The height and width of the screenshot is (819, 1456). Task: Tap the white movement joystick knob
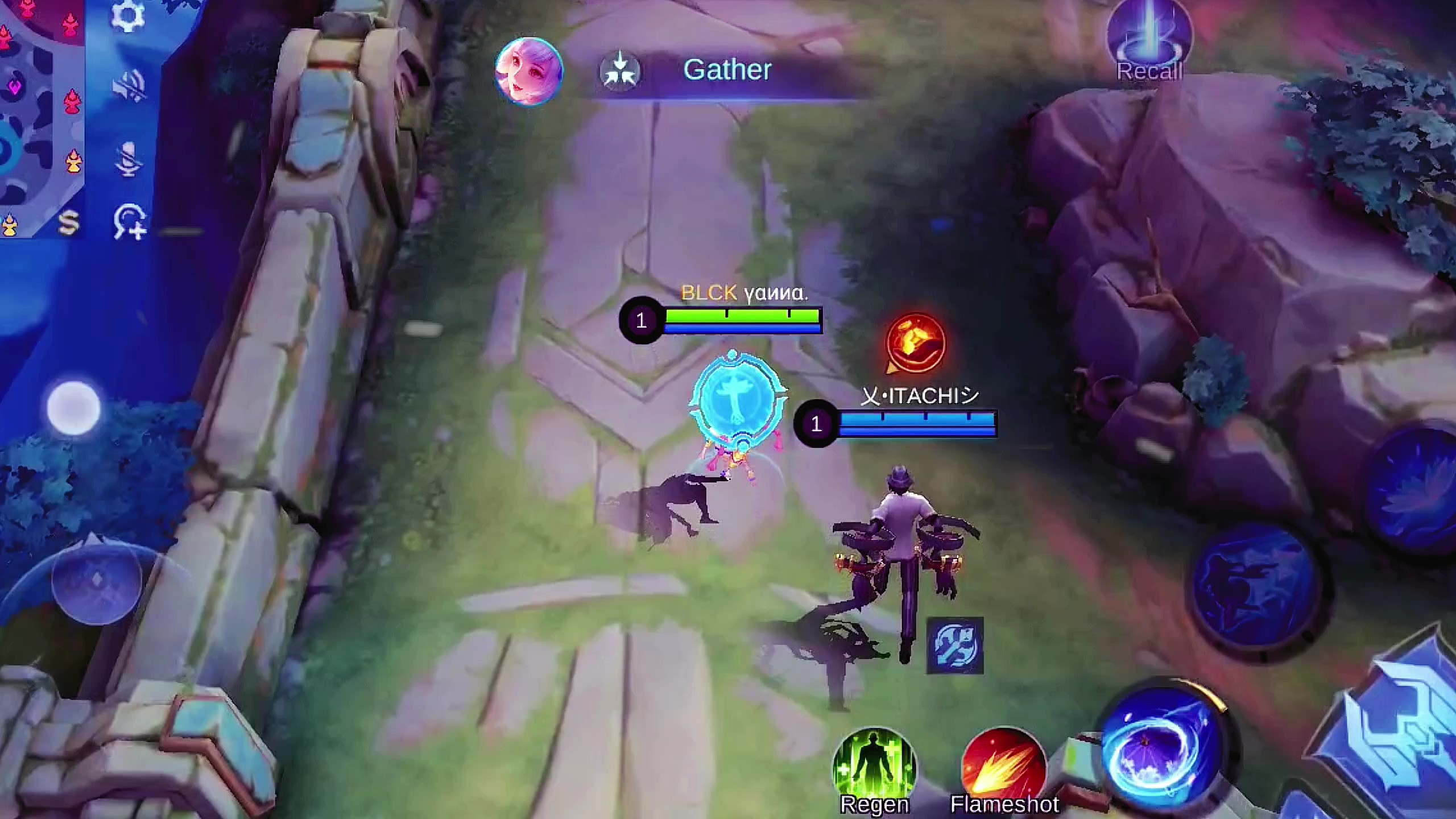74,408
